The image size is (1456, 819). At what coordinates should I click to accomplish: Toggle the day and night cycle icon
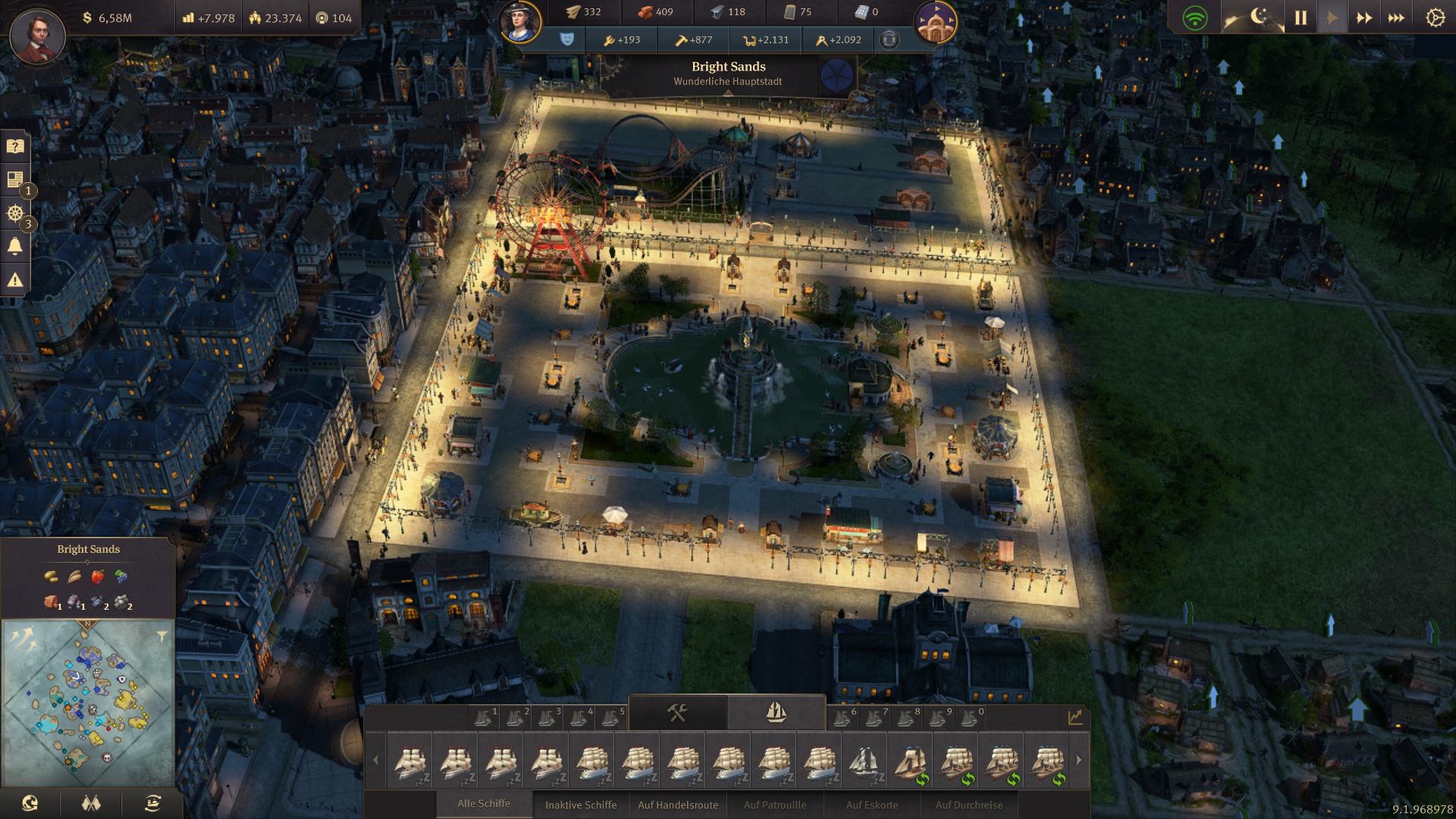1255,17
